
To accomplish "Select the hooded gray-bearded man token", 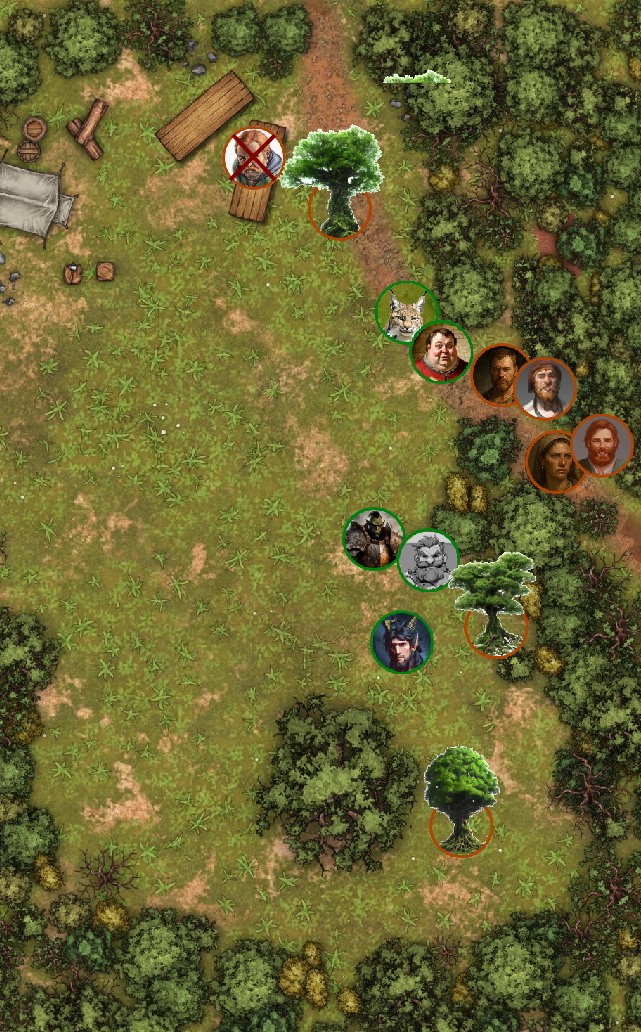I will coord(546,388).
